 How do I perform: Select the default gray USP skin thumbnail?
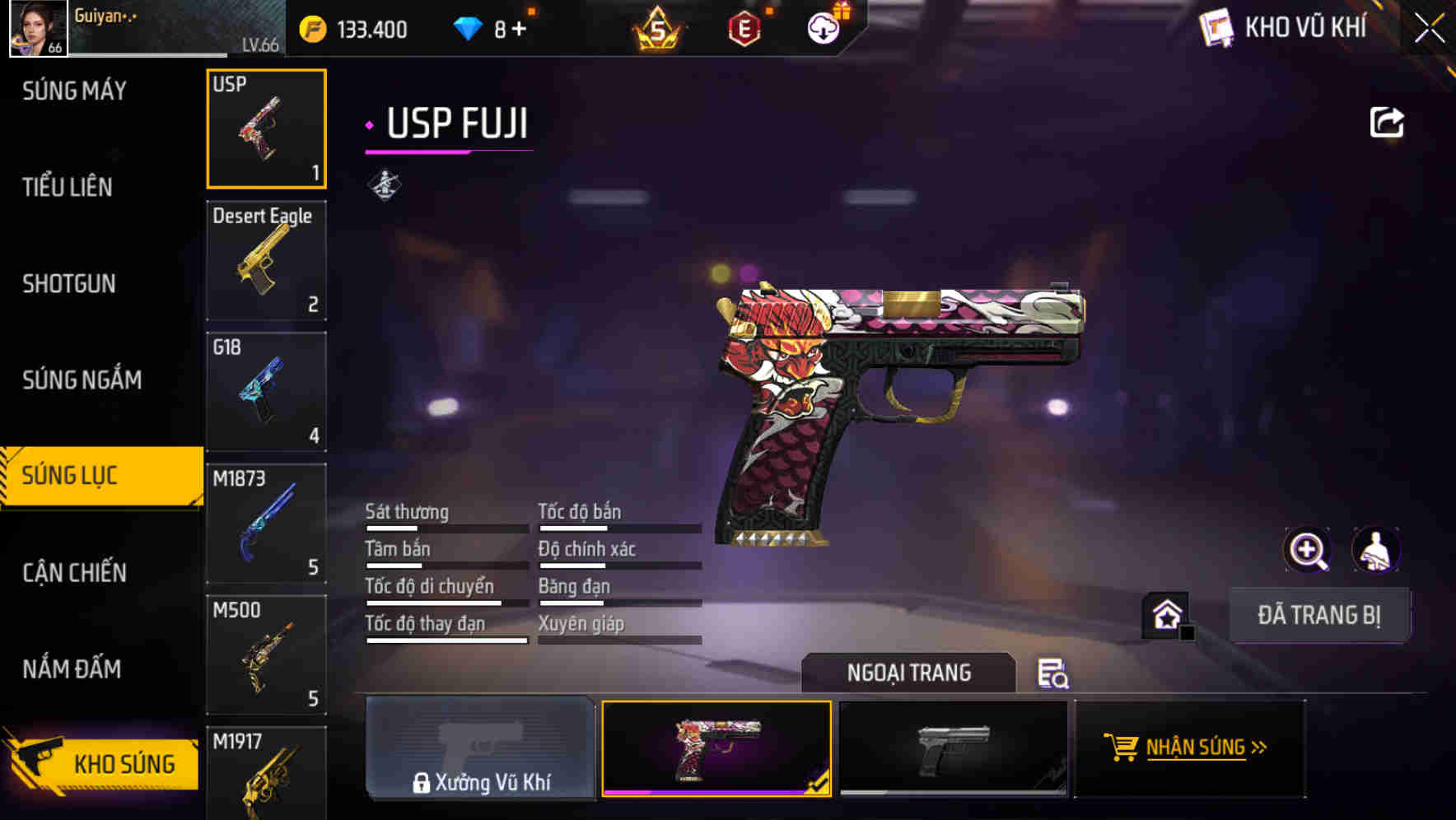pos(954,748)
